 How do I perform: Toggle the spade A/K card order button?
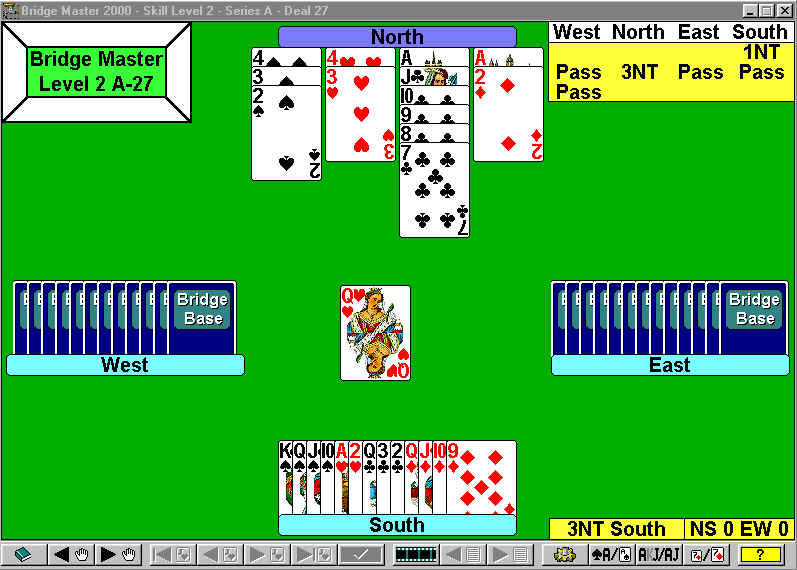point(610,554)
